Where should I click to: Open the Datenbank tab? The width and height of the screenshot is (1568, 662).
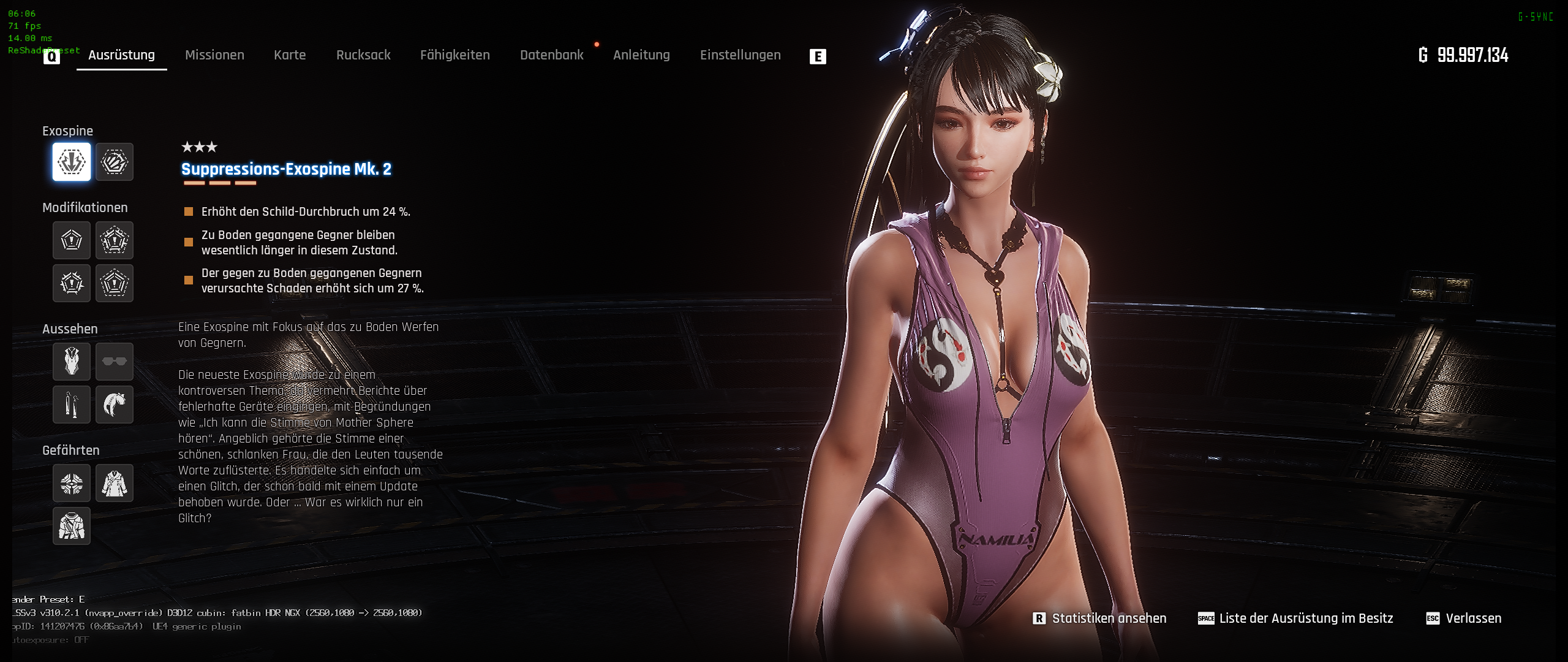click(552, 55)
